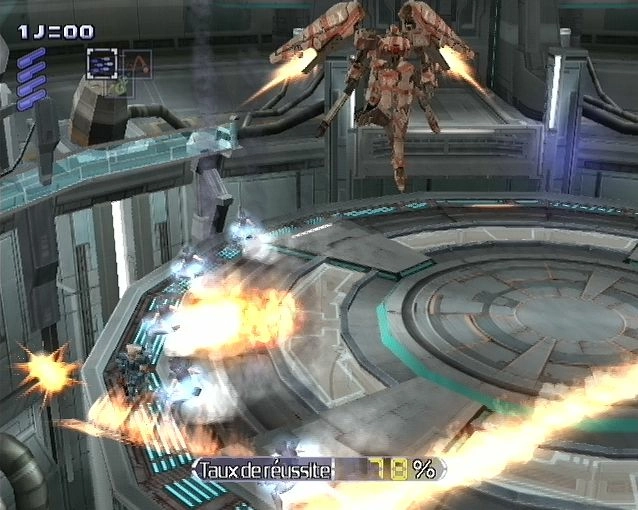Image resolution: width=638 pixels, height=510 pixels.
Task: Select the highlighted blue multi-shot weapon icon
Action: click(x=101, y=63)
